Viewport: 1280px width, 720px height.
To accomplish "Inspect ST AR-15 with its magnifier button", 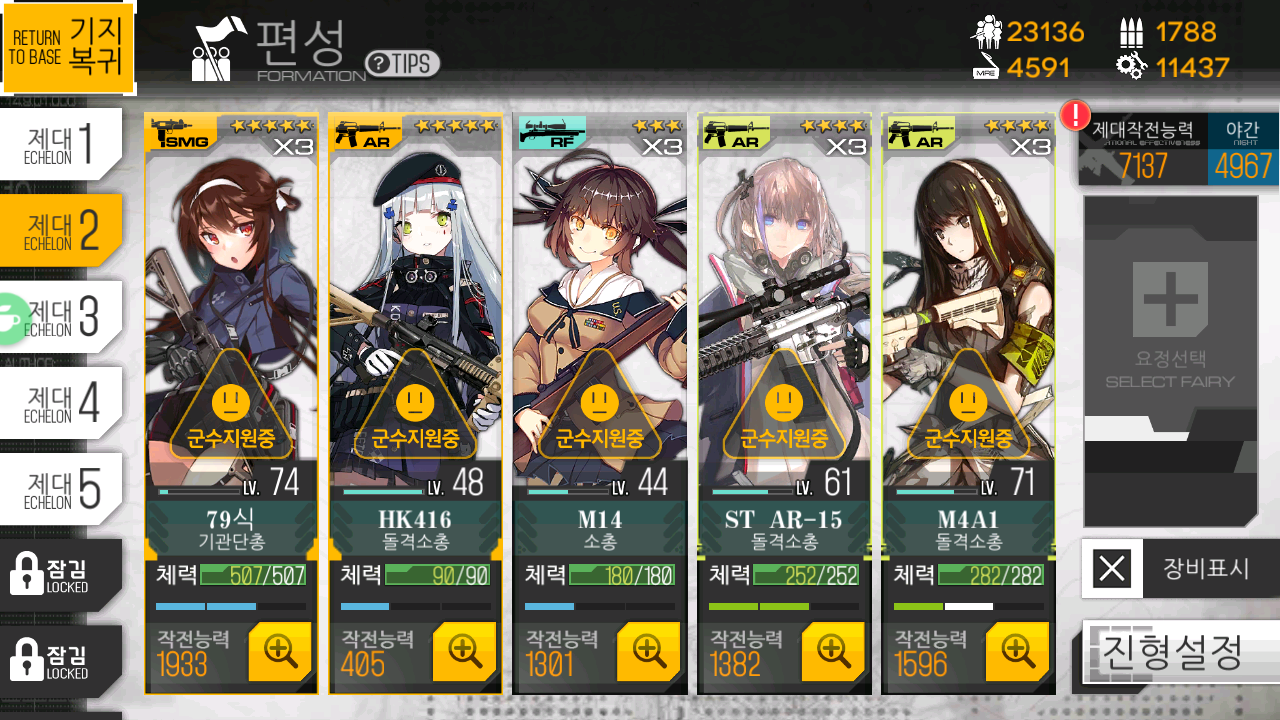I will pyautogui.click(x=833, y=651).
